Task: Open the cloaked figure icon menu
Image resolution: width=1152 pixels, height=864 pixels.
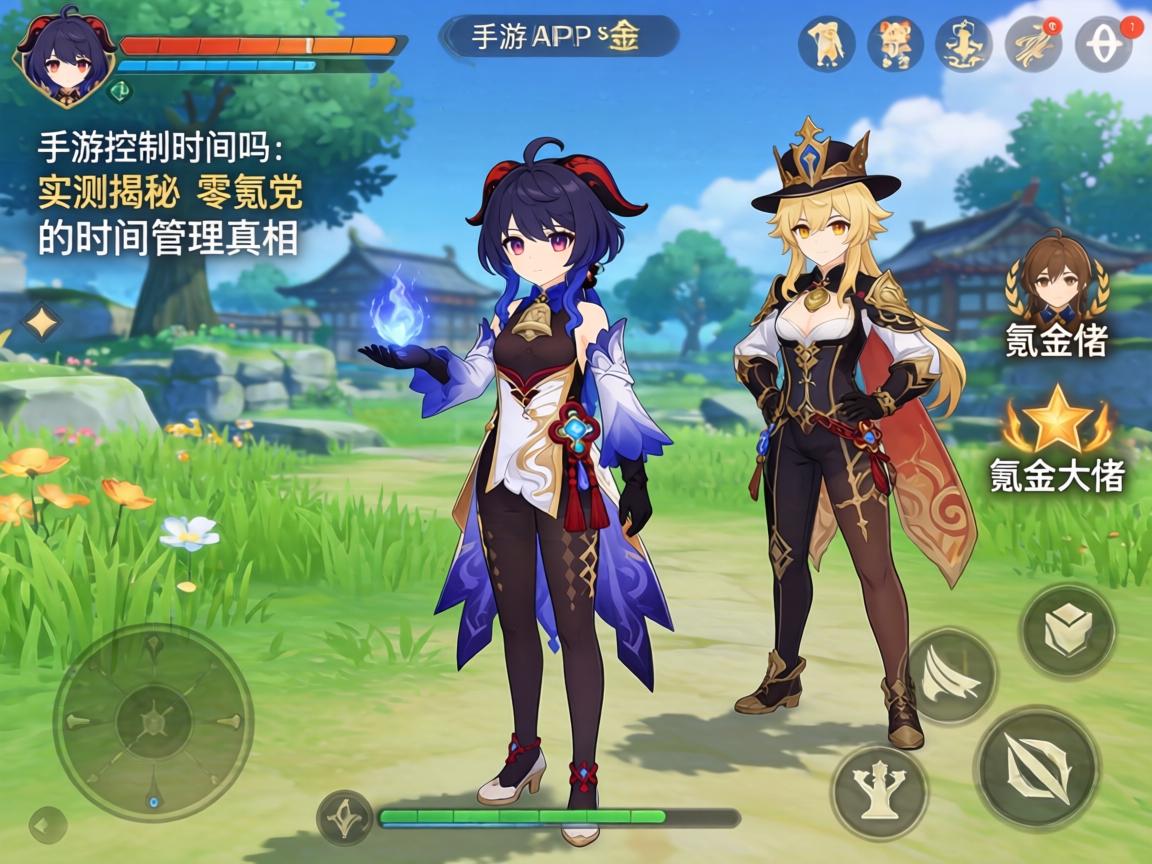Action: 826,44
